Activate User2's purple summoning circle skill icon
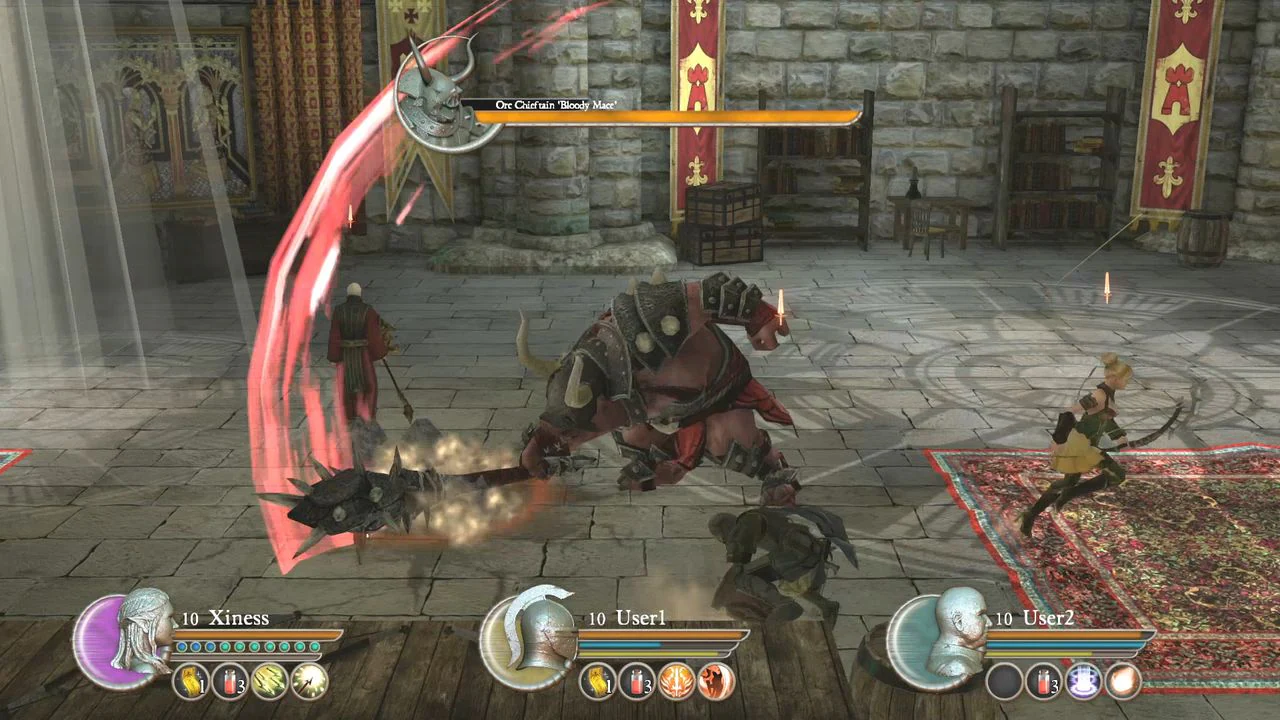 click(1083, 681)
